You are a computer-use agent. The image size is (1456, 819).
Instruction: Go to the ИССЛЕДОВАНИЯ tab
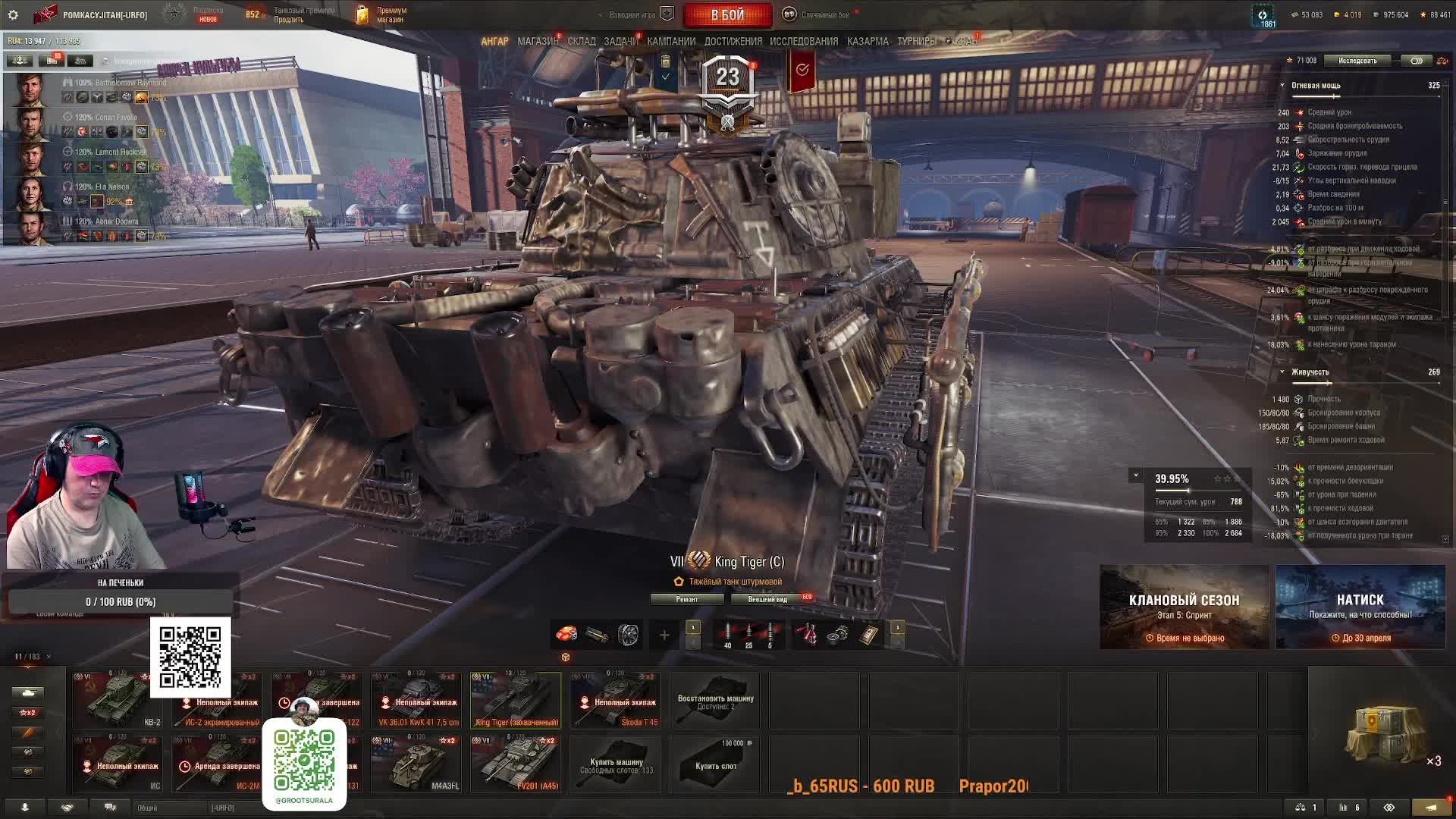804,42
